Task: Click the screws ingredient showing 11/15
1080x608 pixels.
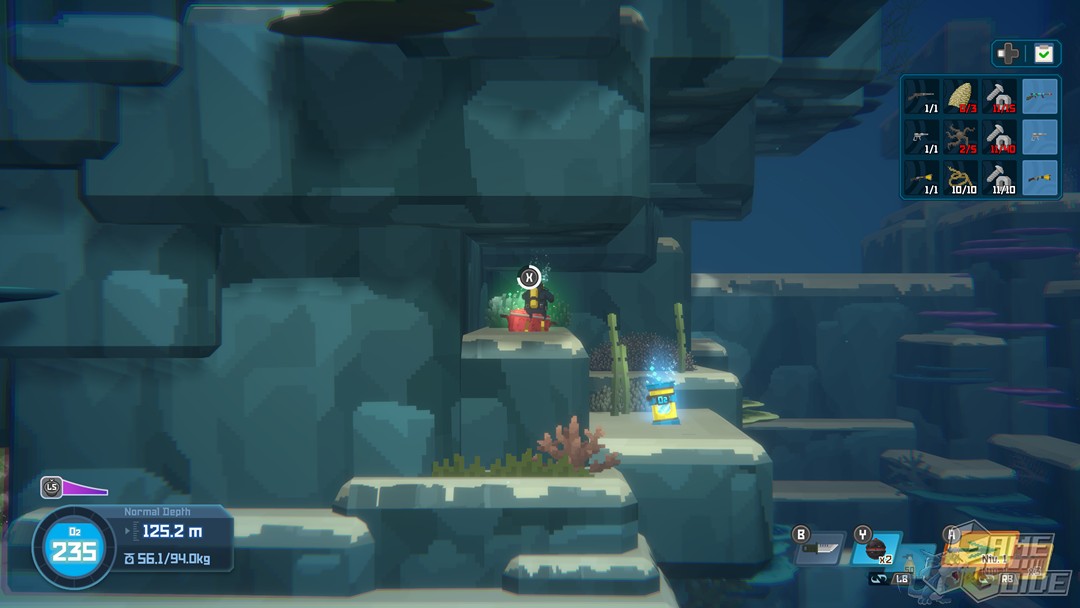Action: point(999,97)
